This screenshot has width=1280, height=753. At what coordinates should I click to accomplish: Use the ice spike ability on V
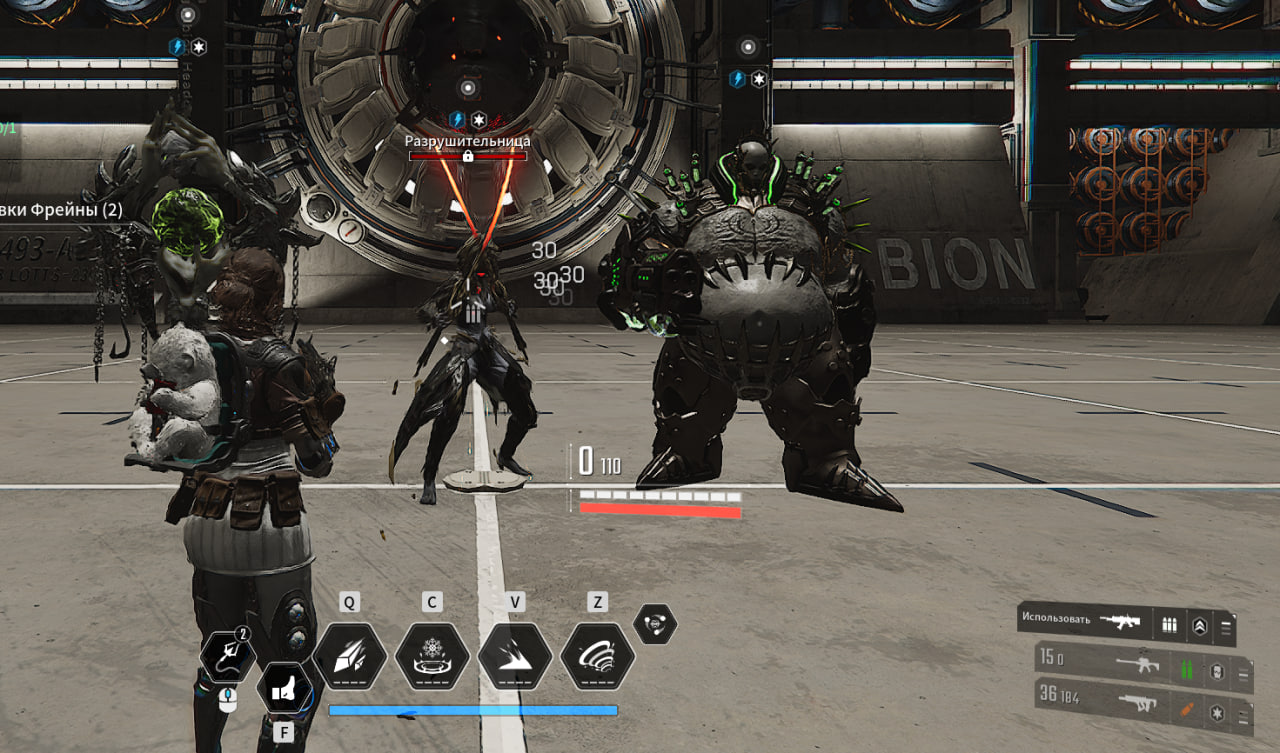[x=515, y=657]
